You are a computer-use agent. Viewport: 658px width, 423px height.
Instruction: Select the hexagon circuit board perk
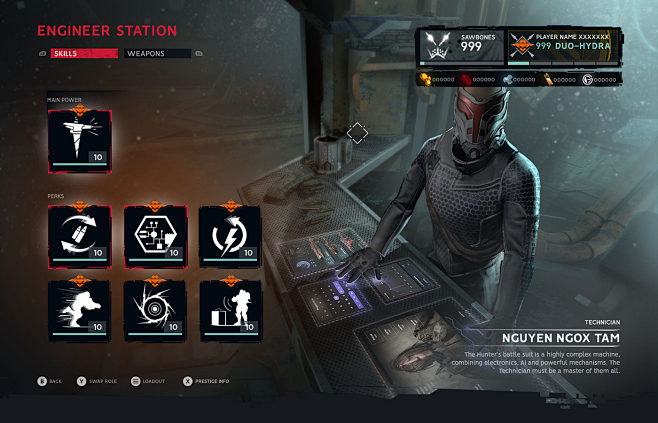point(155,235)
